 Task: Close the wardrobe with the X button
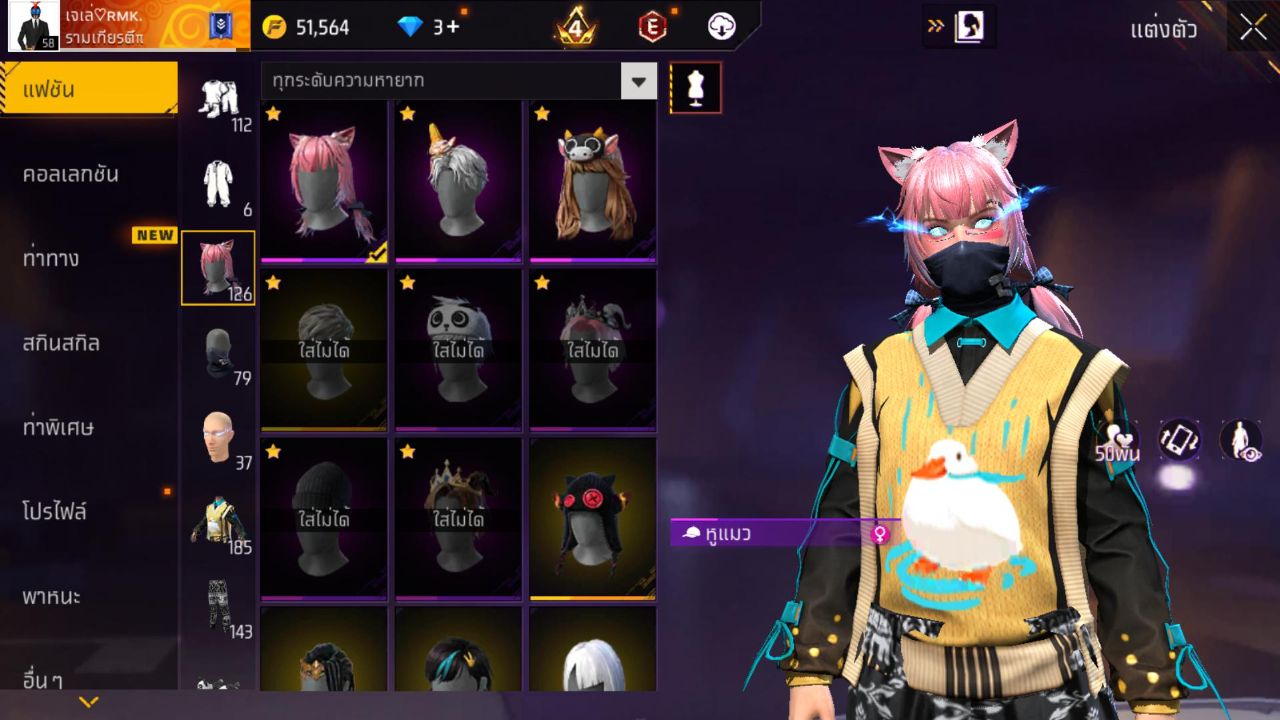click(x=1253, y=28)
